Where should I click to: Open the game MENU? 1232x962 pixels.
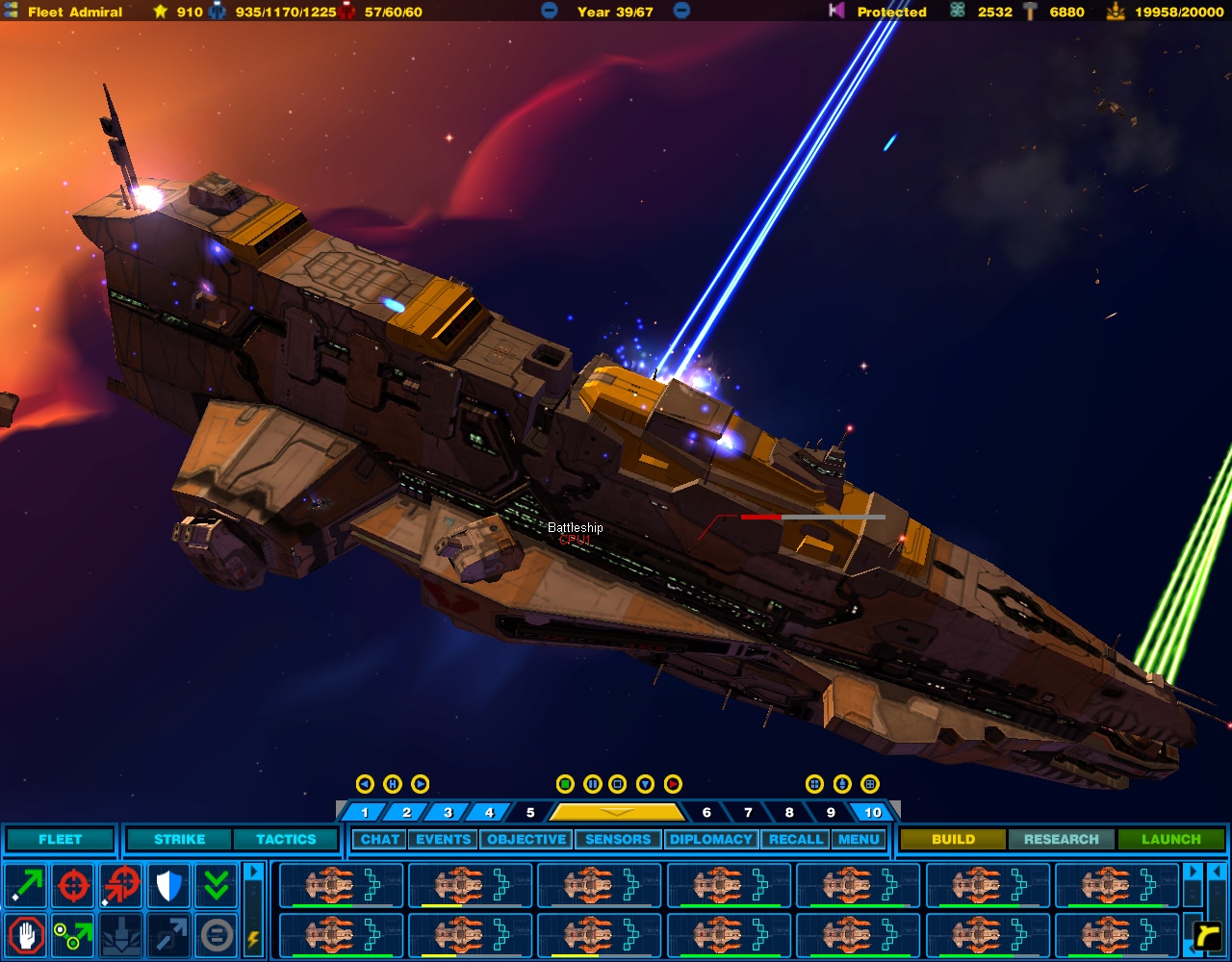(x=859, y=840)
